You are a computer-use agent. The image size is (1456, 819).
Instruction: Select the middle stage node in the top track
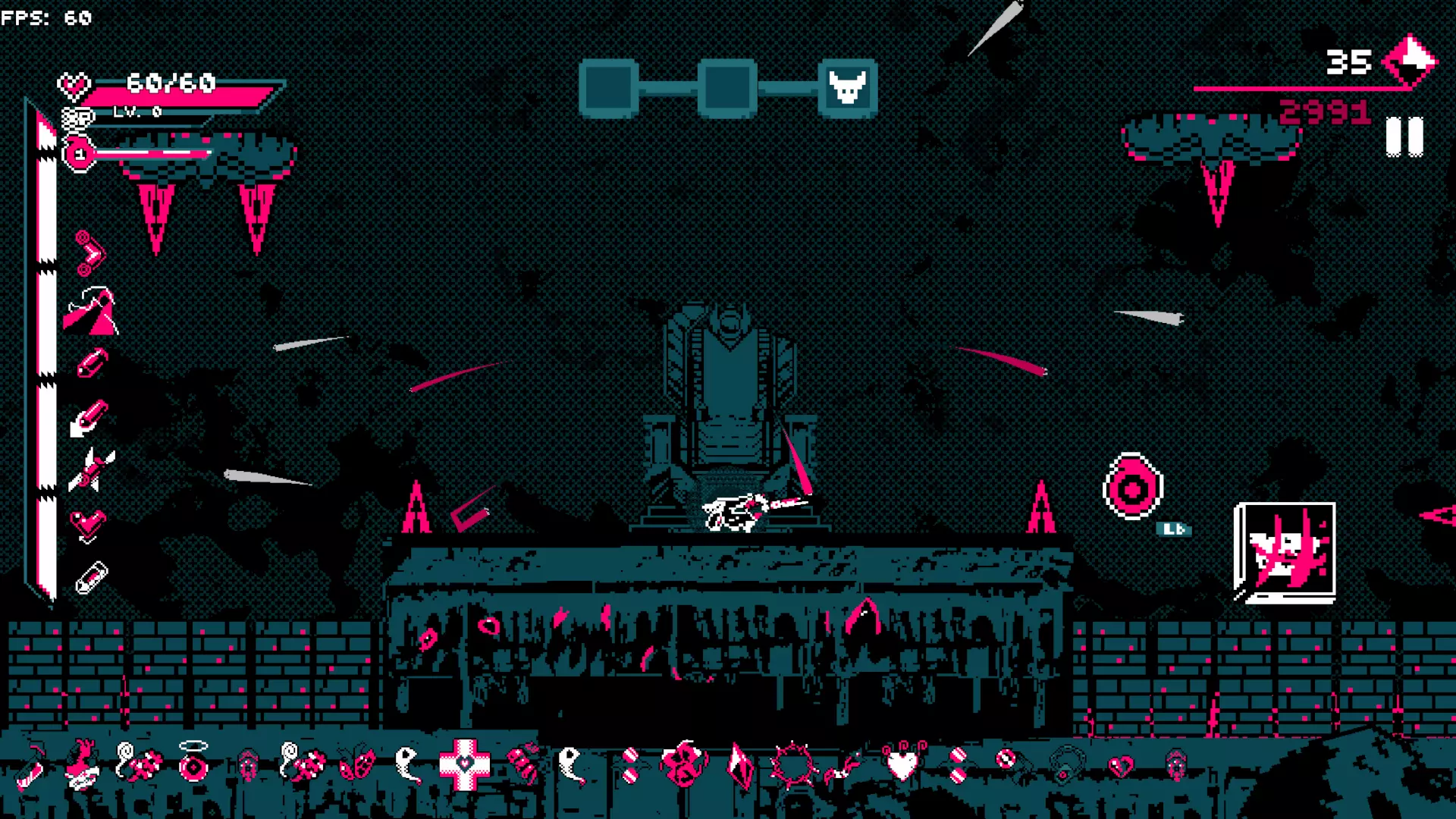[x=726, y=86]
